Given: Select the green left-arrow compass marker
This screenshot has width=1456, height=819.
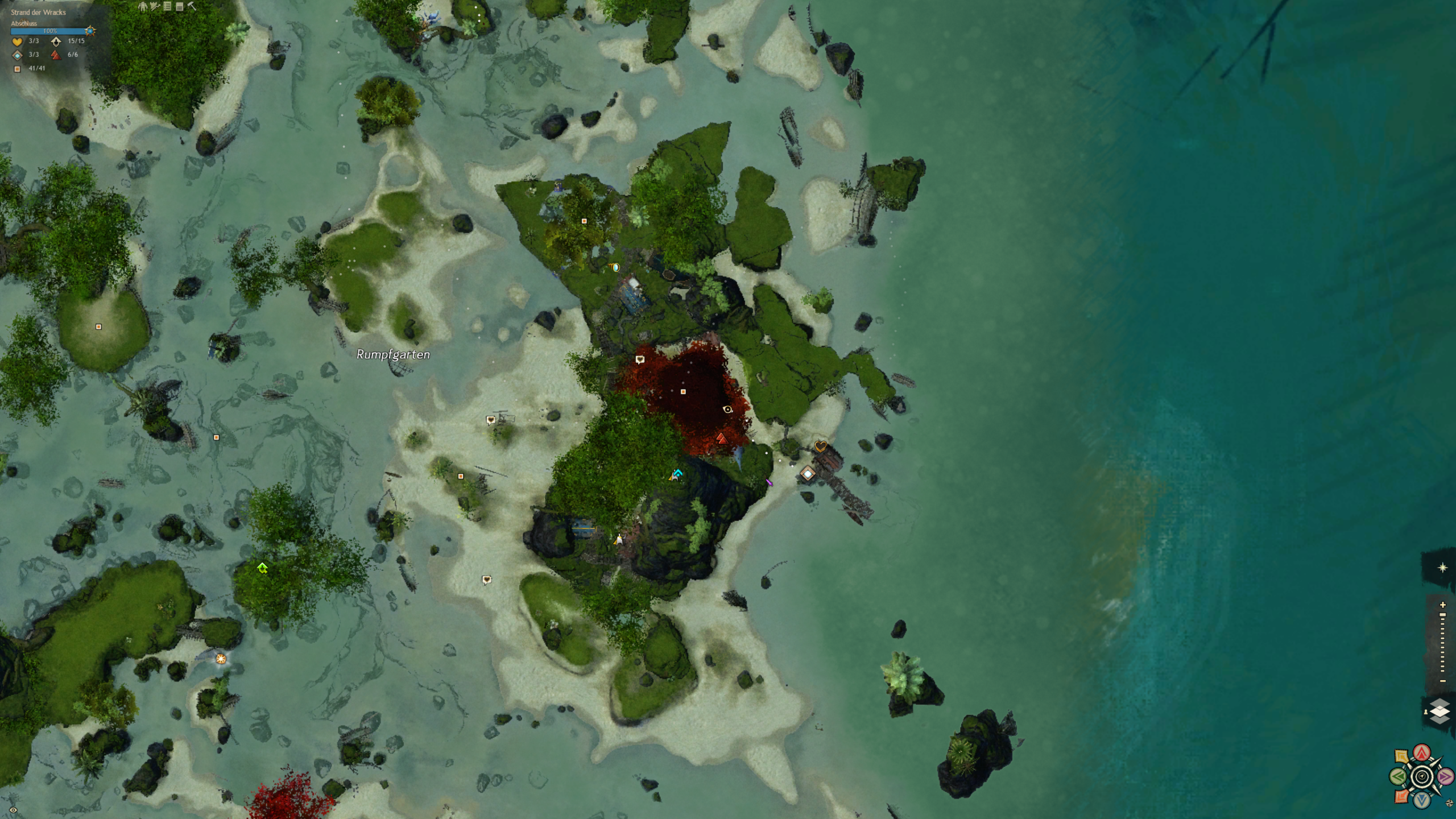Looking at the screenshot, I should [x=1399, y=776].
